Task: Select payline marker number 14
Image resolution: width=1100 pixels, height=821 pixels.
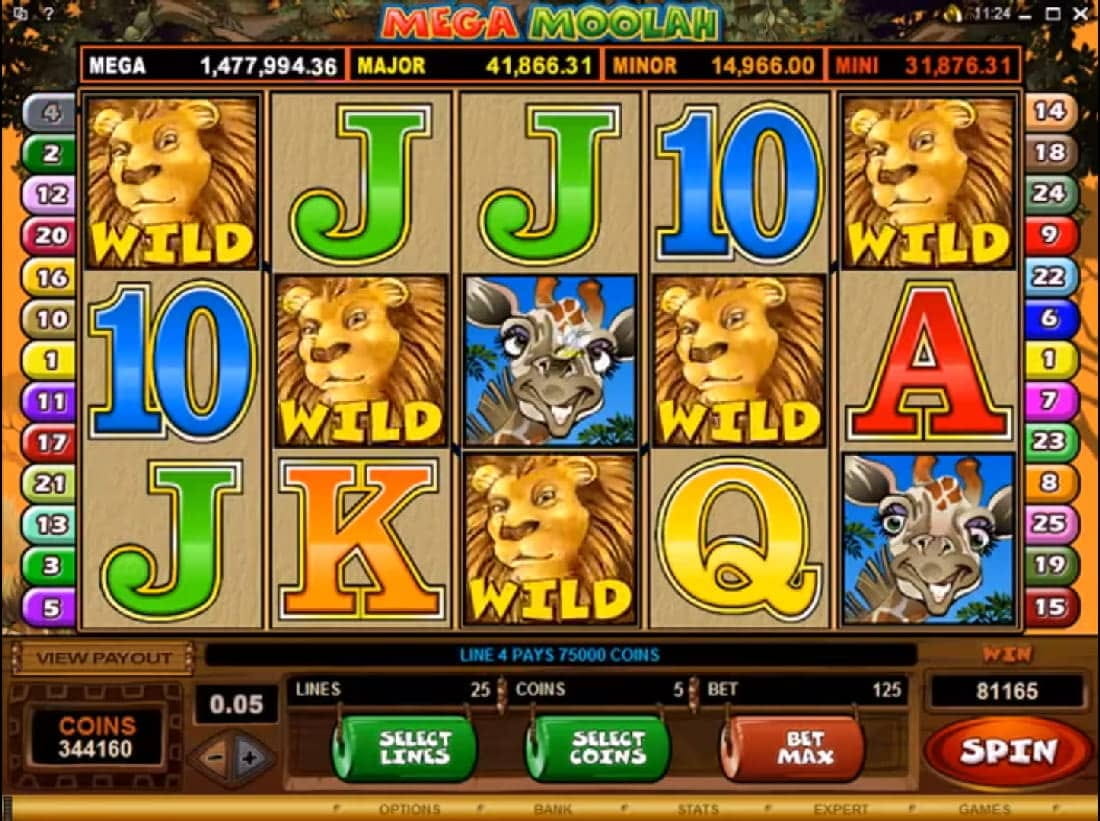Action: click(1050, 111)
